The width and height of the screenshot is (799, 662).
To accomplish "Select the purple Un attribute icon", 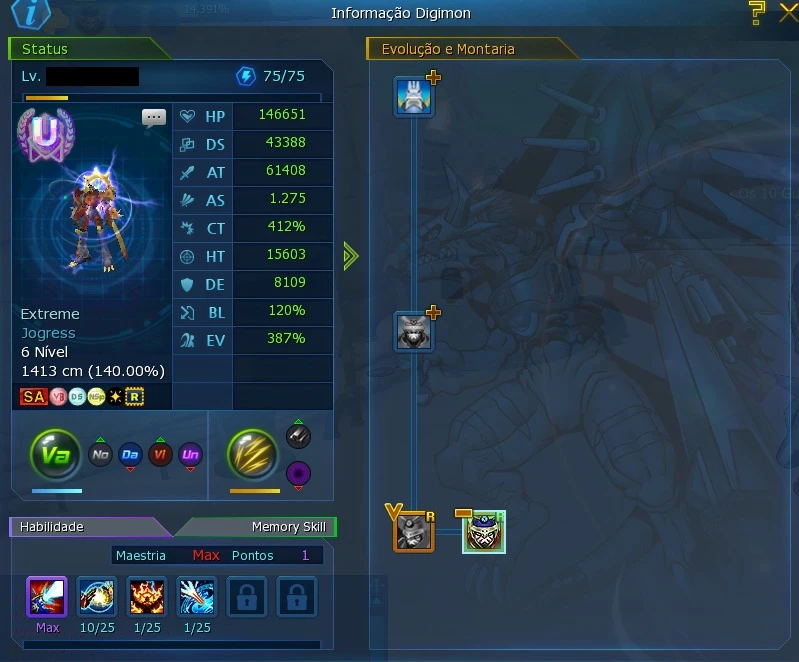I will tap(190, 455).
